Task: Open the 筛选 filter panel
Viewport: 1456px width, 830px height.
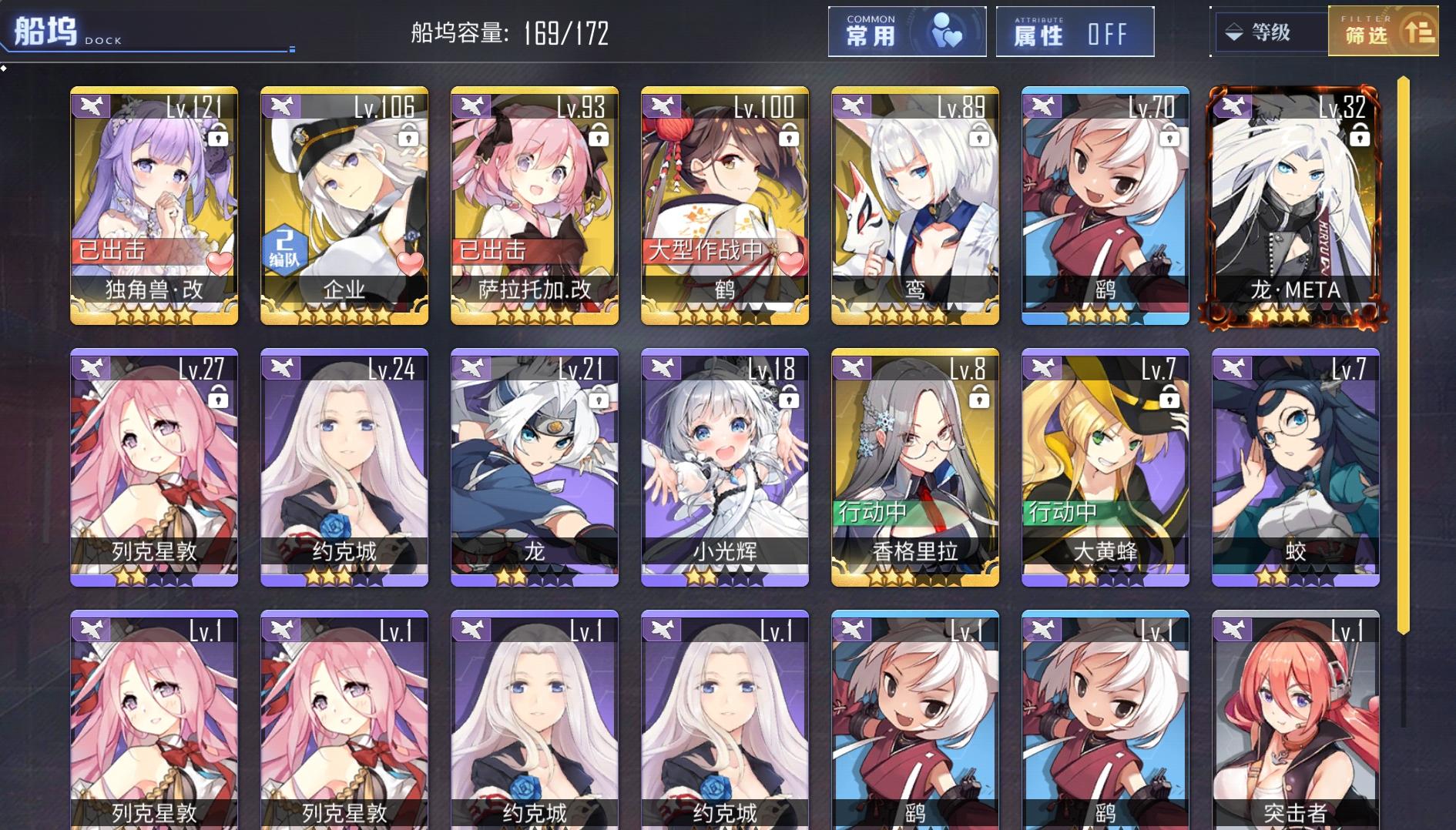Action: pyautogui.click(x=1384, y=32)
